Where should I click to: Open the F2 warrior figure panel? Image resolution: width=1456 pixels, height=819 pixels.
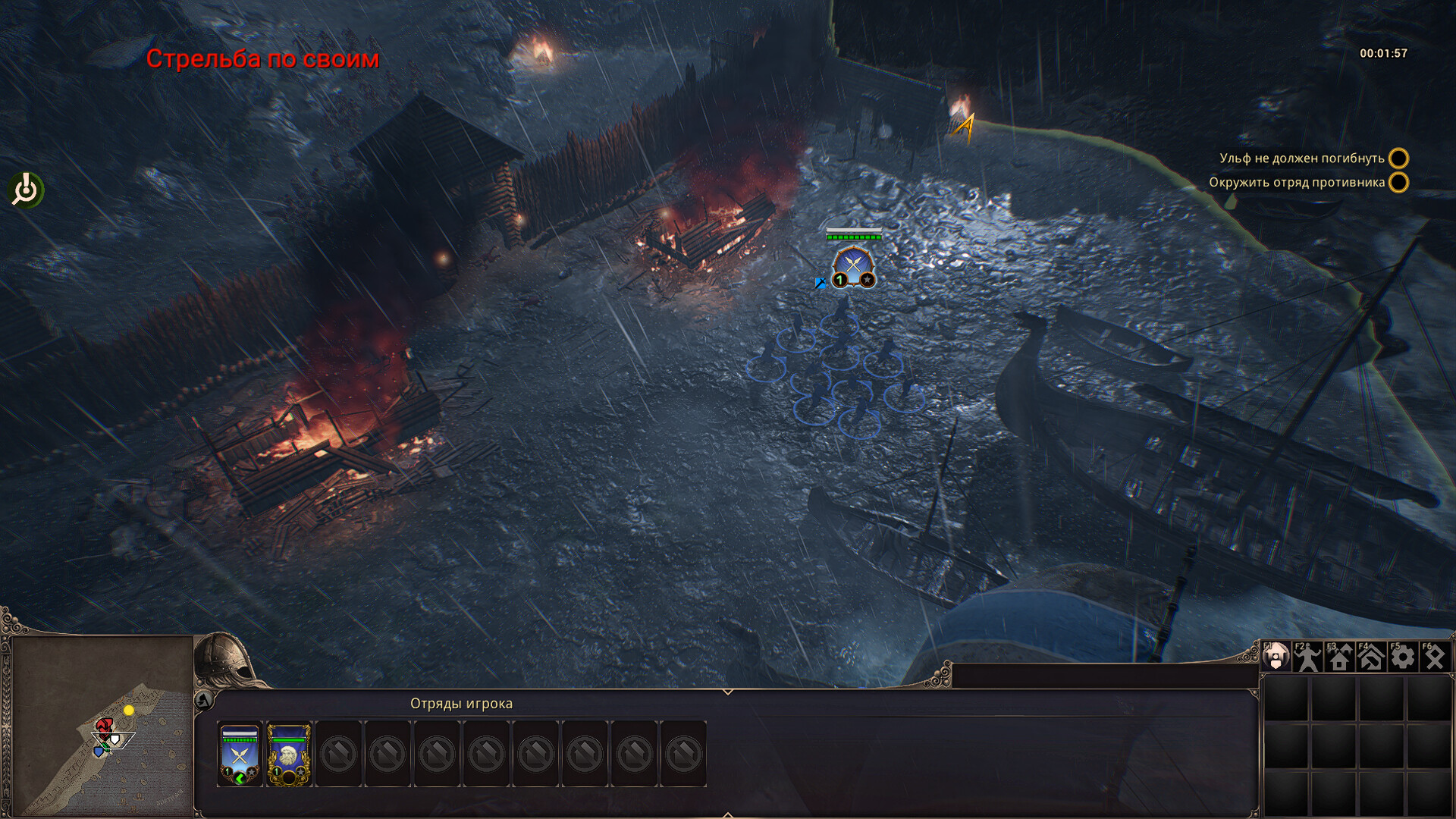(1307, 657)
